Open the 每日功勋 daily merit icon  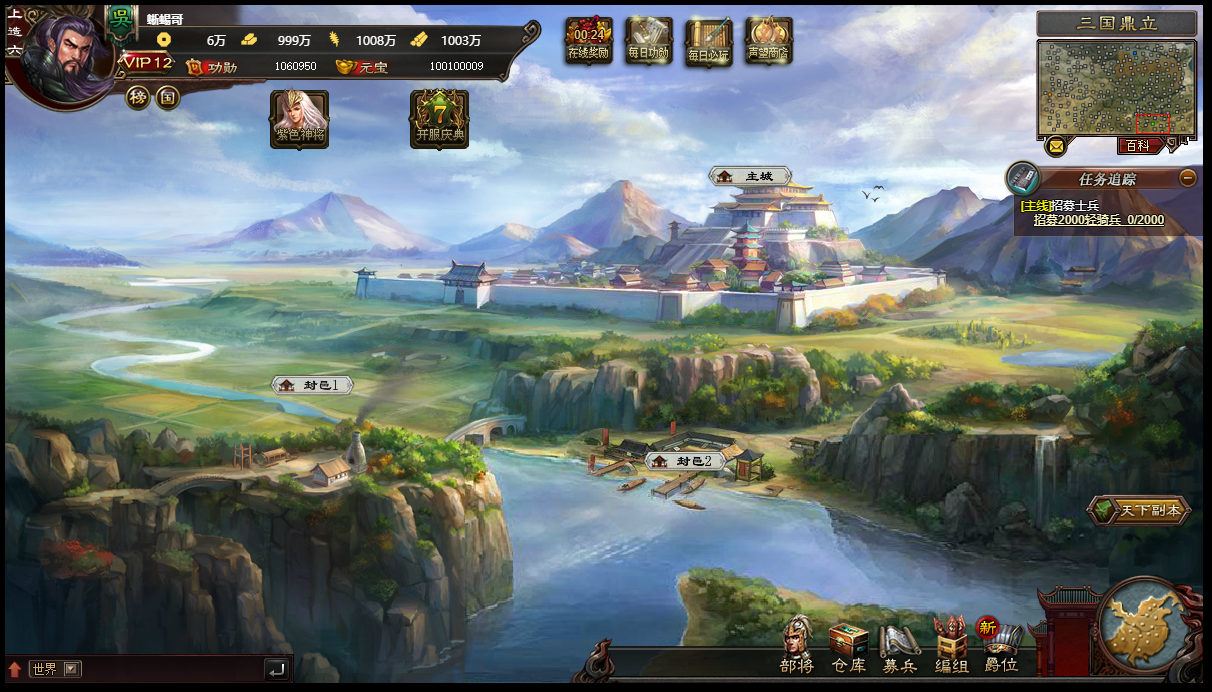click(649, 40)
